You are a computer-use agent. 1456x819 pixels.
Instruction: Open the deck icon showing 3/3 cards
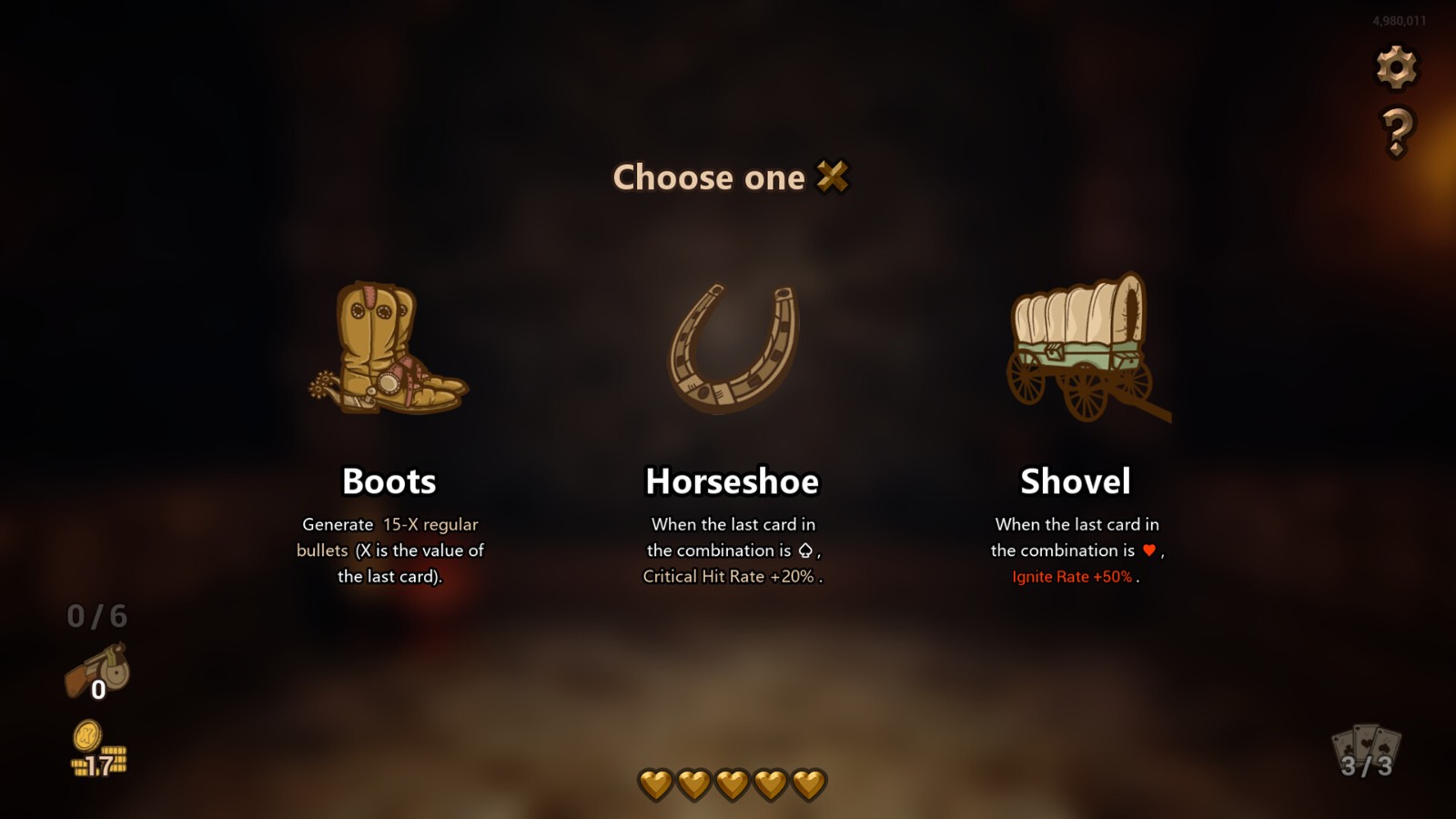click(1368, 751)
